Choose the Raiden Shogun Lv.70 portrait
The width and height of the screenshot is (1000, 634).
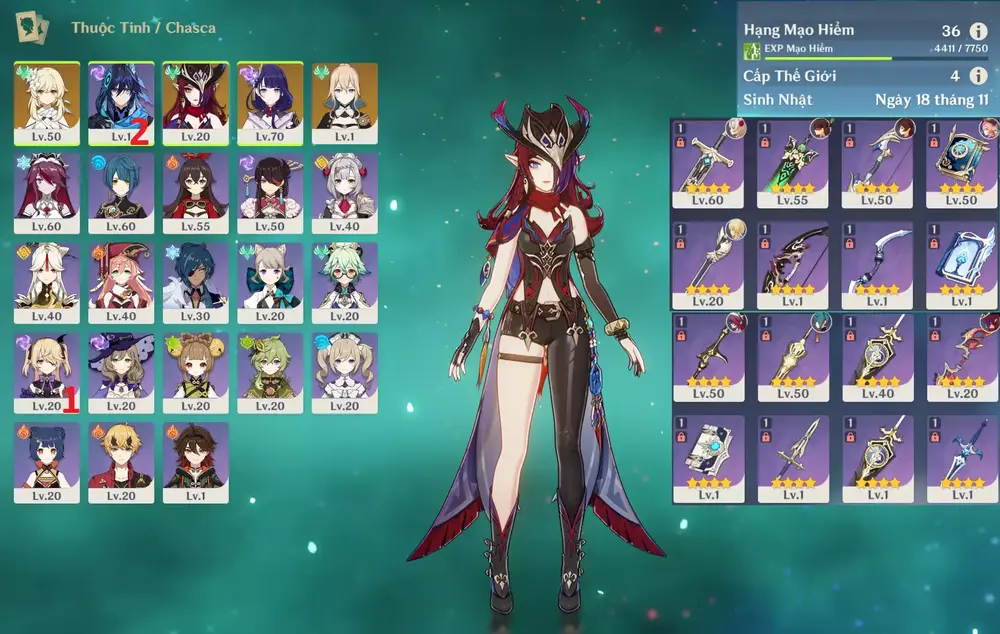pos(270,102)
